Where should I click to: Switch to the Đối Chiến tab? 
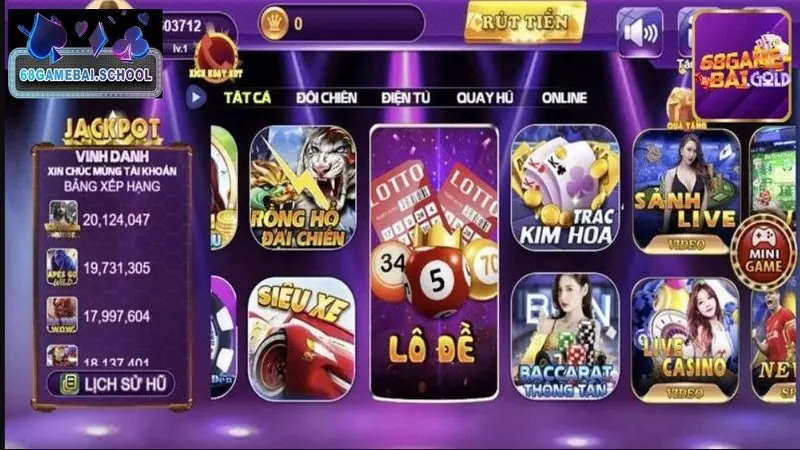(326, 98)
